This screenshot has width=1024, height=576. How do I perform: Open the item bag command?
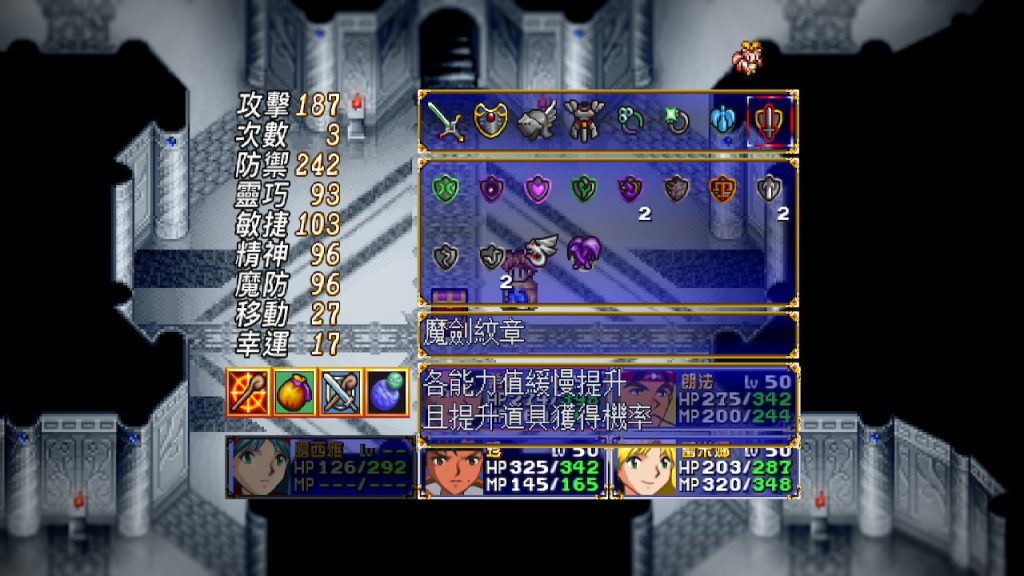pos(295,391)
